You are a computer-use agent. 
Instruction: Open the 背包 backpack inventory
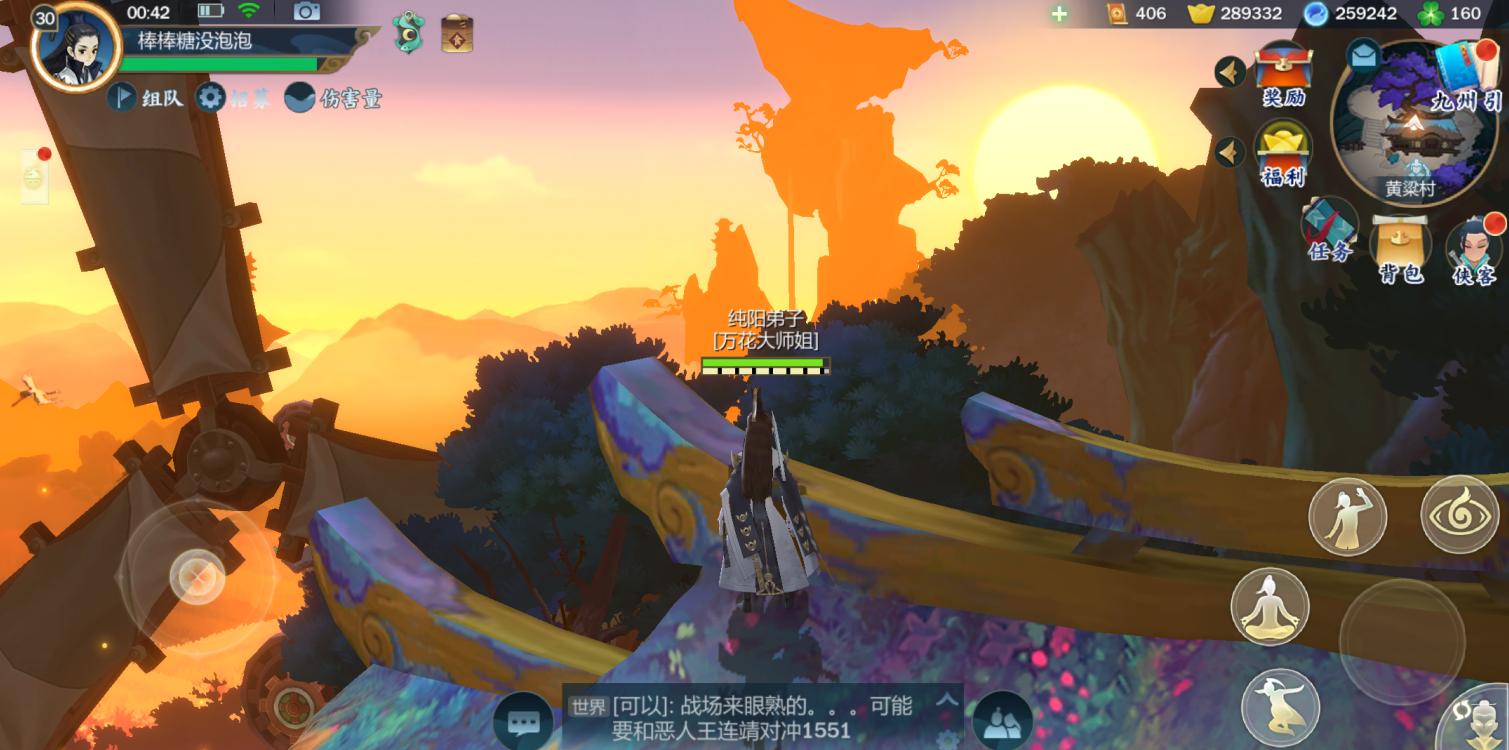1401,248
